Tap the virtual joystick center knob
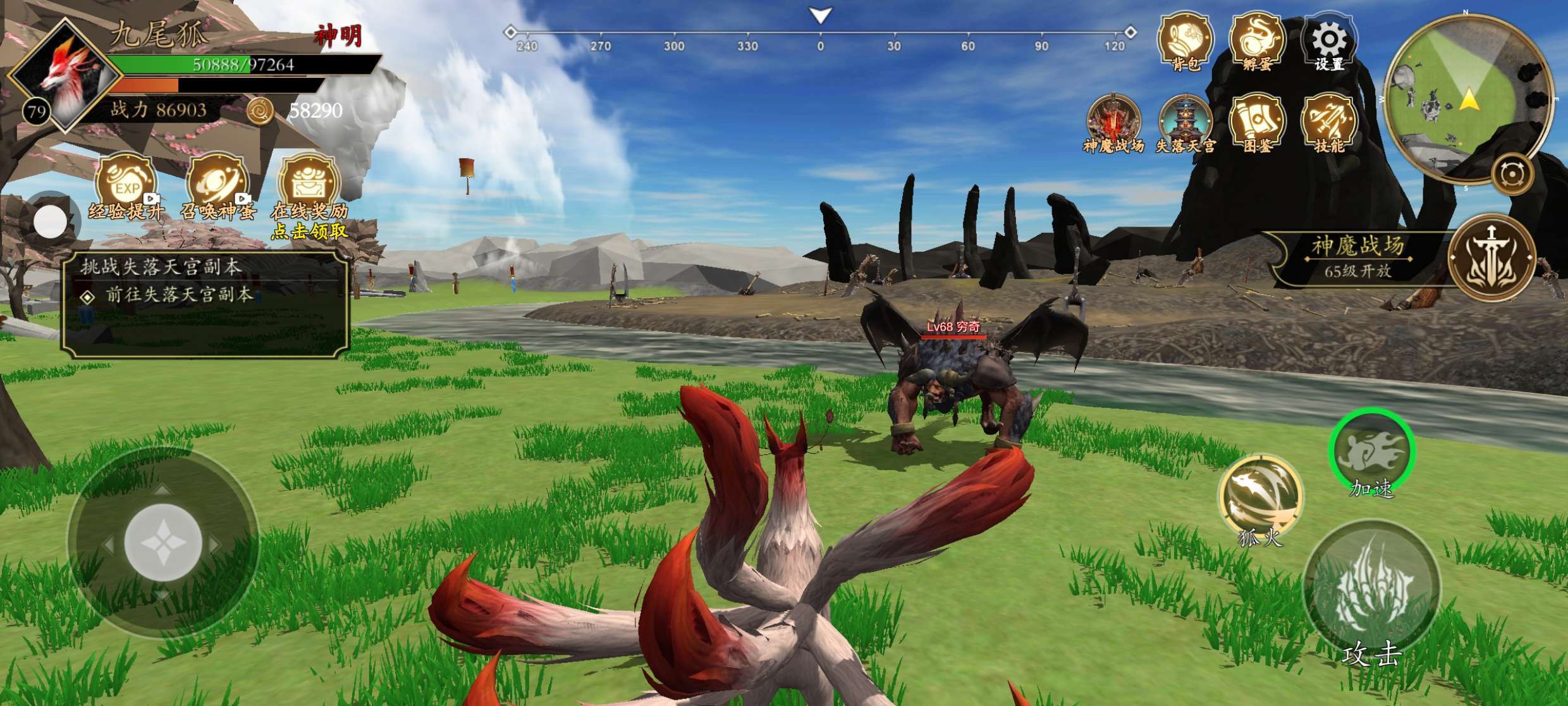 click(163, 543)
